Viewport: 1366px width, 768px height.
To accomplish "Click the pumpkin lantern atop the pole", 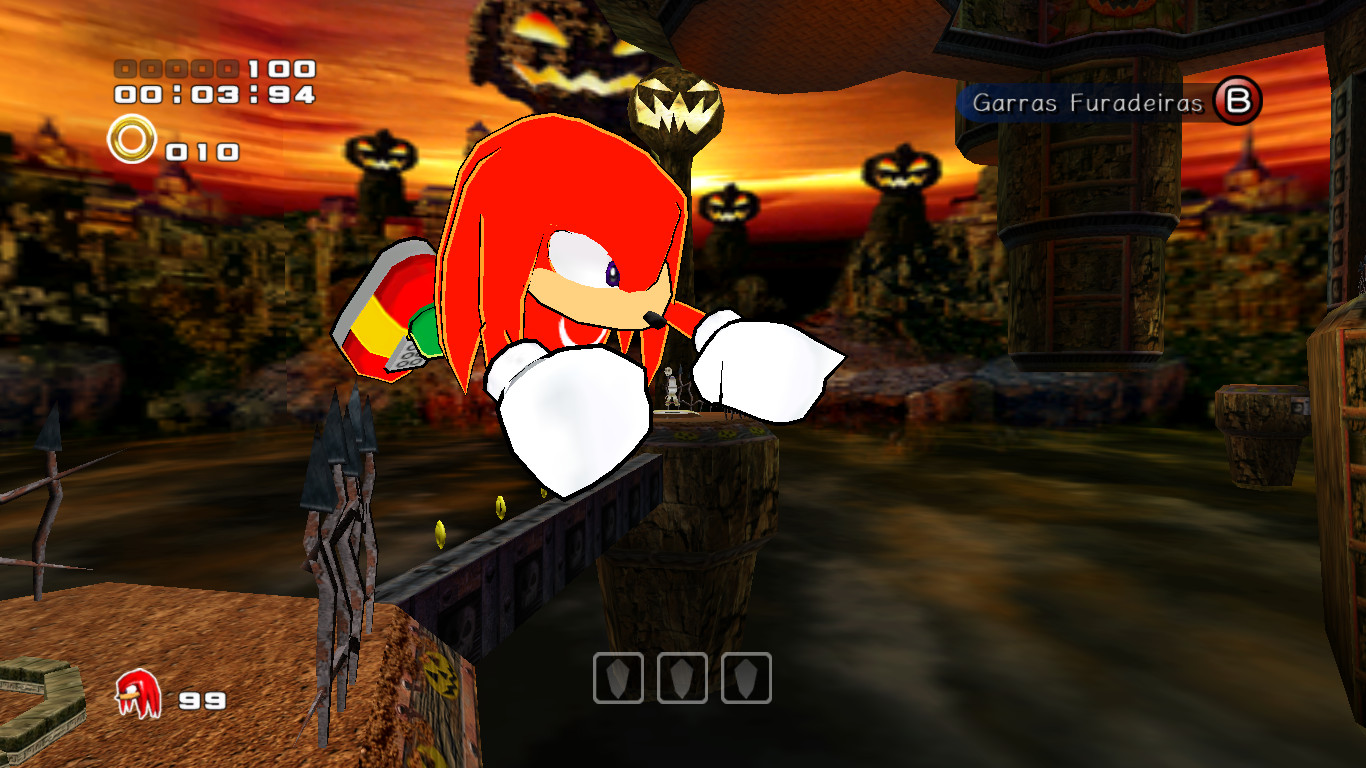I will coord(676,105).
